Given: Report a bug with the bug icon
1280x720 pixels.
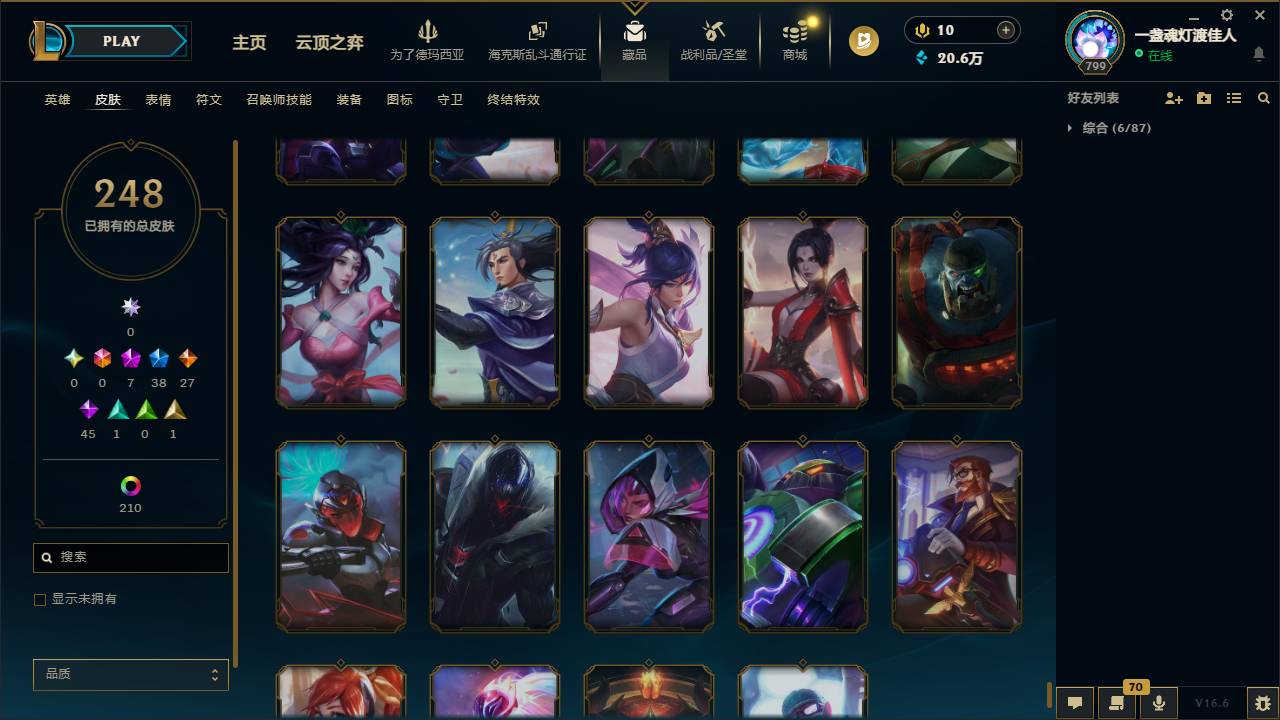Looking at the screenshot, I should pos(1262,702).
